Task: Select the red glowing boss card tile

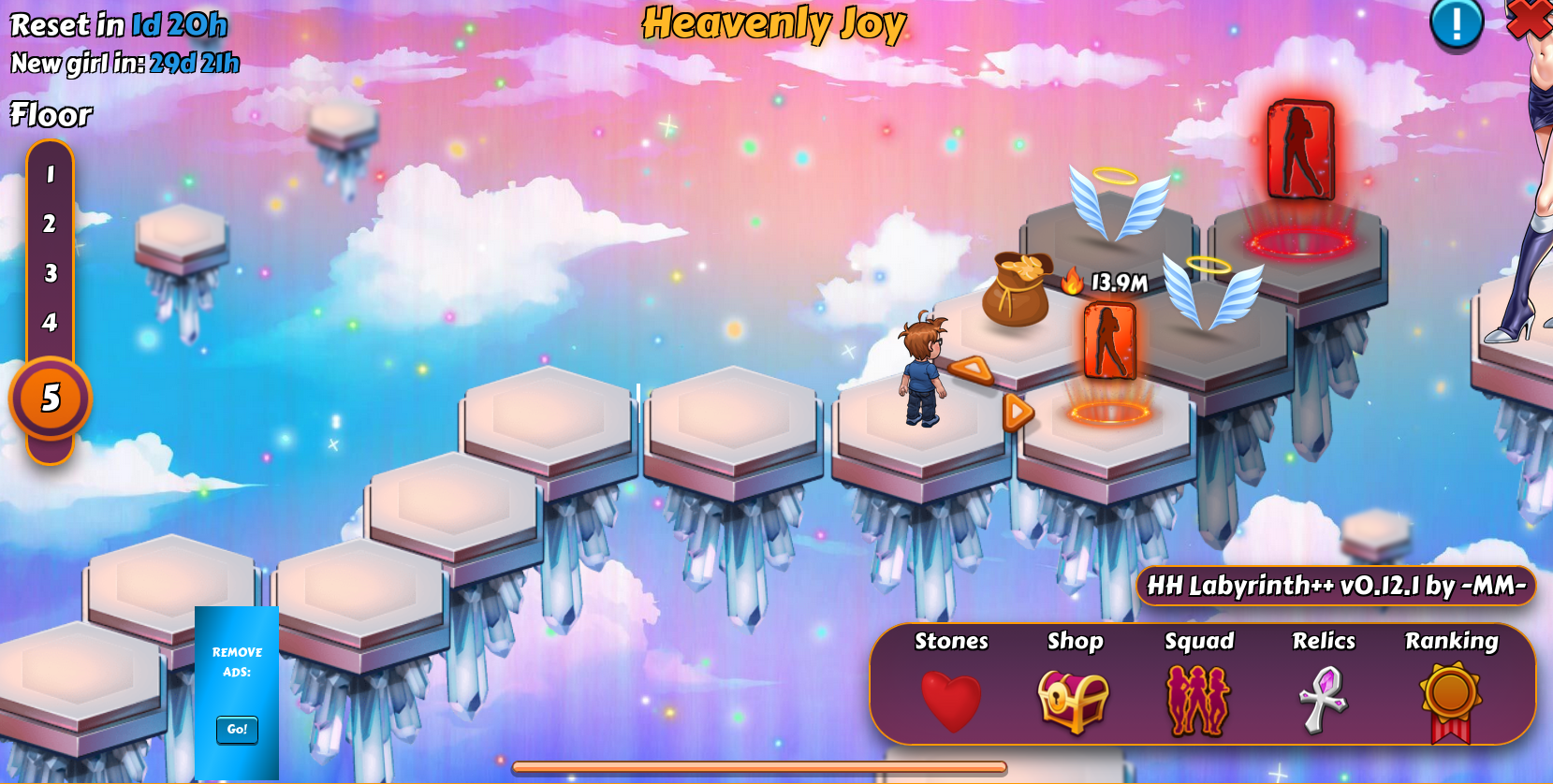Action: (x=1300, y=152)
